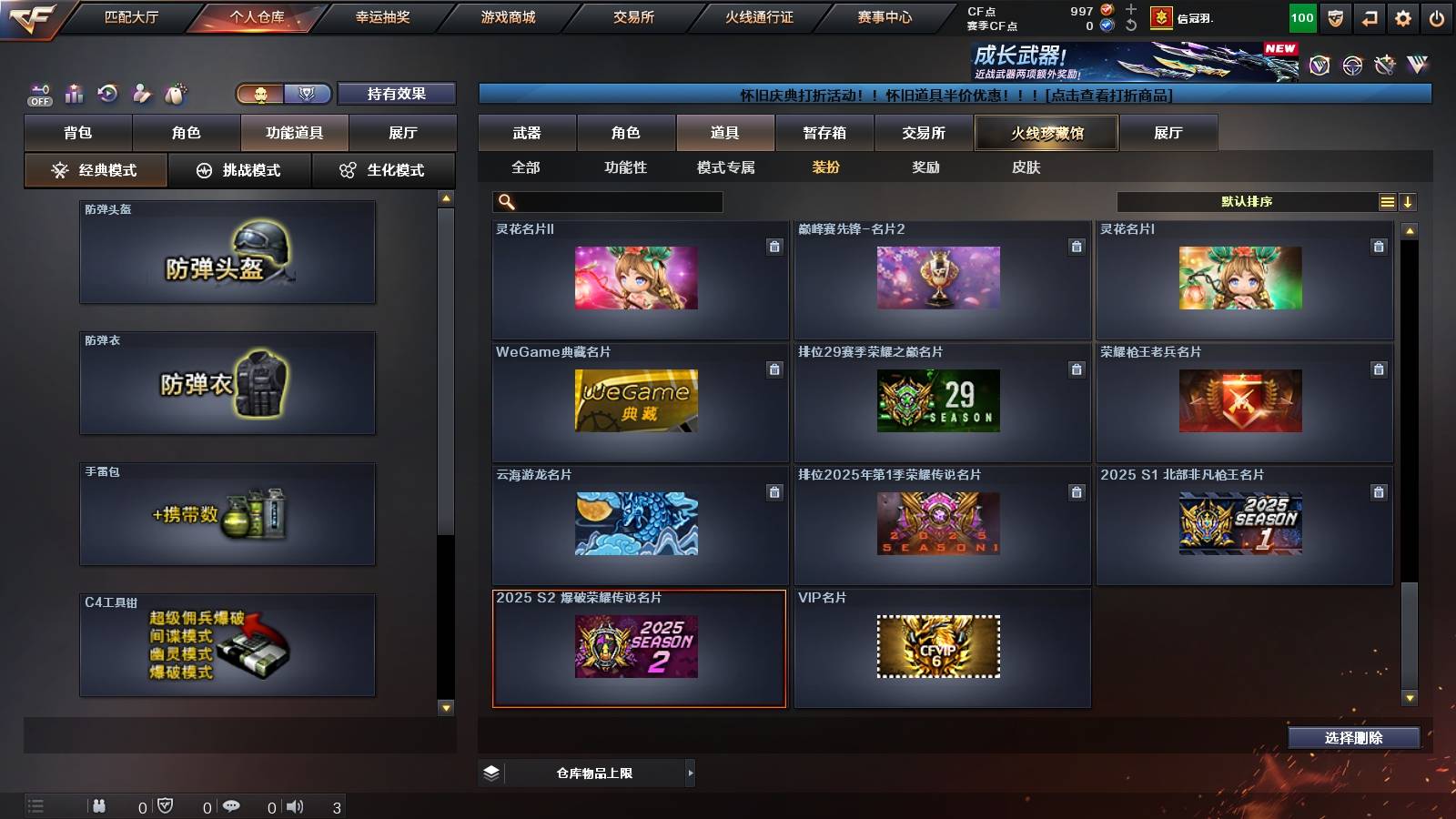Image resolution: width=1456 pixels, height=819 pixels.
Task: Click the chart/statistics icon in the warehouse toolbar
Action: point(74,93)
